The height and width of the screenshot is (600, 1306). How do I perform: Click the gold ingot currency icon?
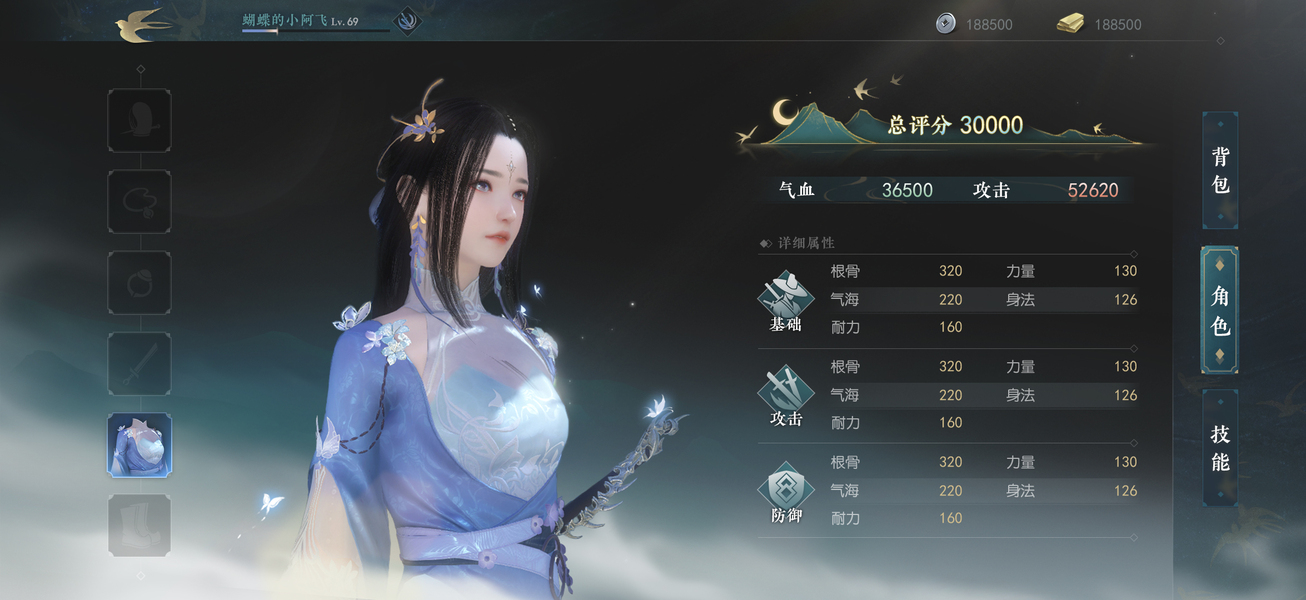pyautogui.click(x=1071, y=24)
